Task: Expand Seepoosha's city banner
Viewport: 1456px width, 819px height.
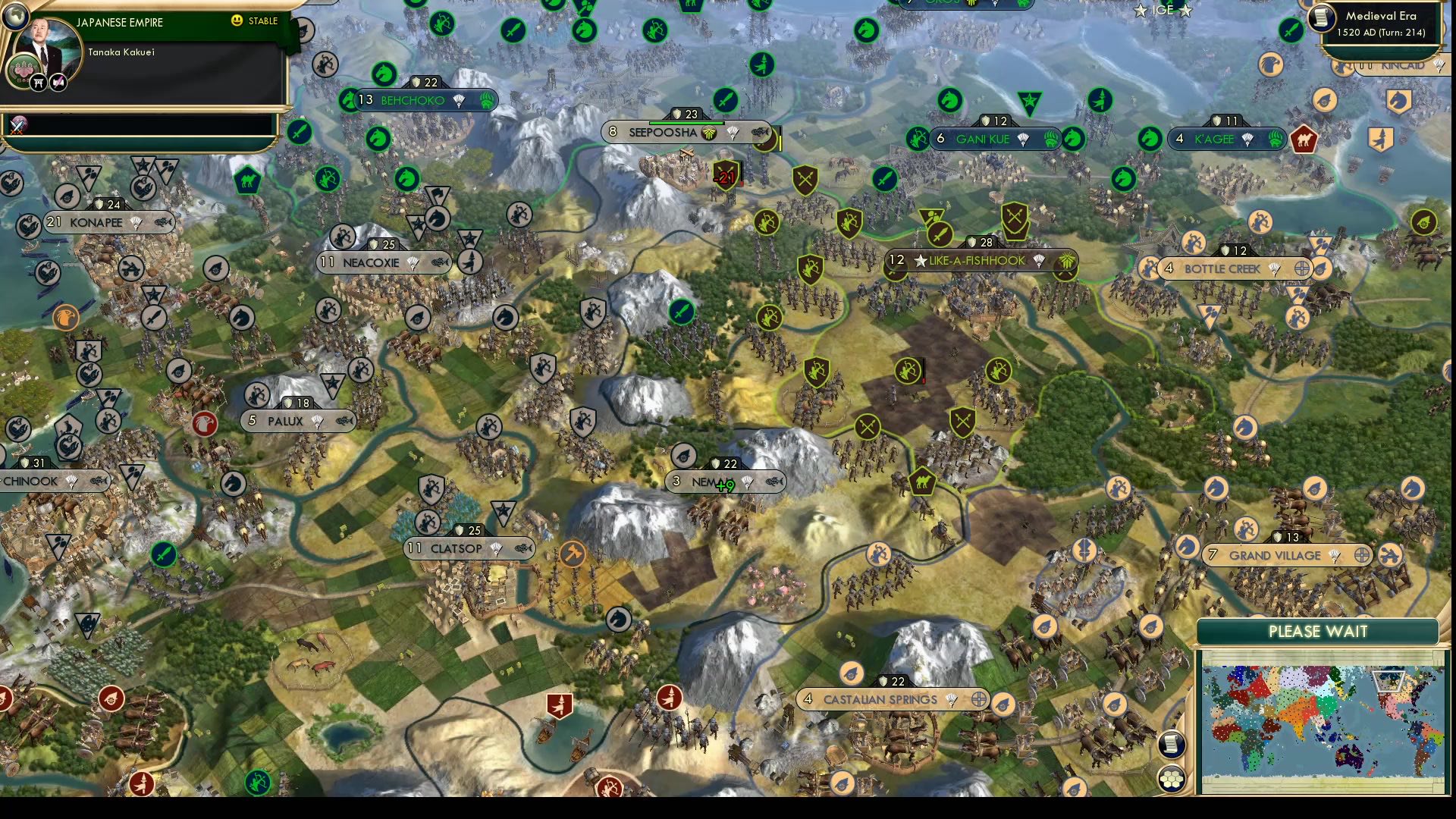Action: (x=662, y=132)
